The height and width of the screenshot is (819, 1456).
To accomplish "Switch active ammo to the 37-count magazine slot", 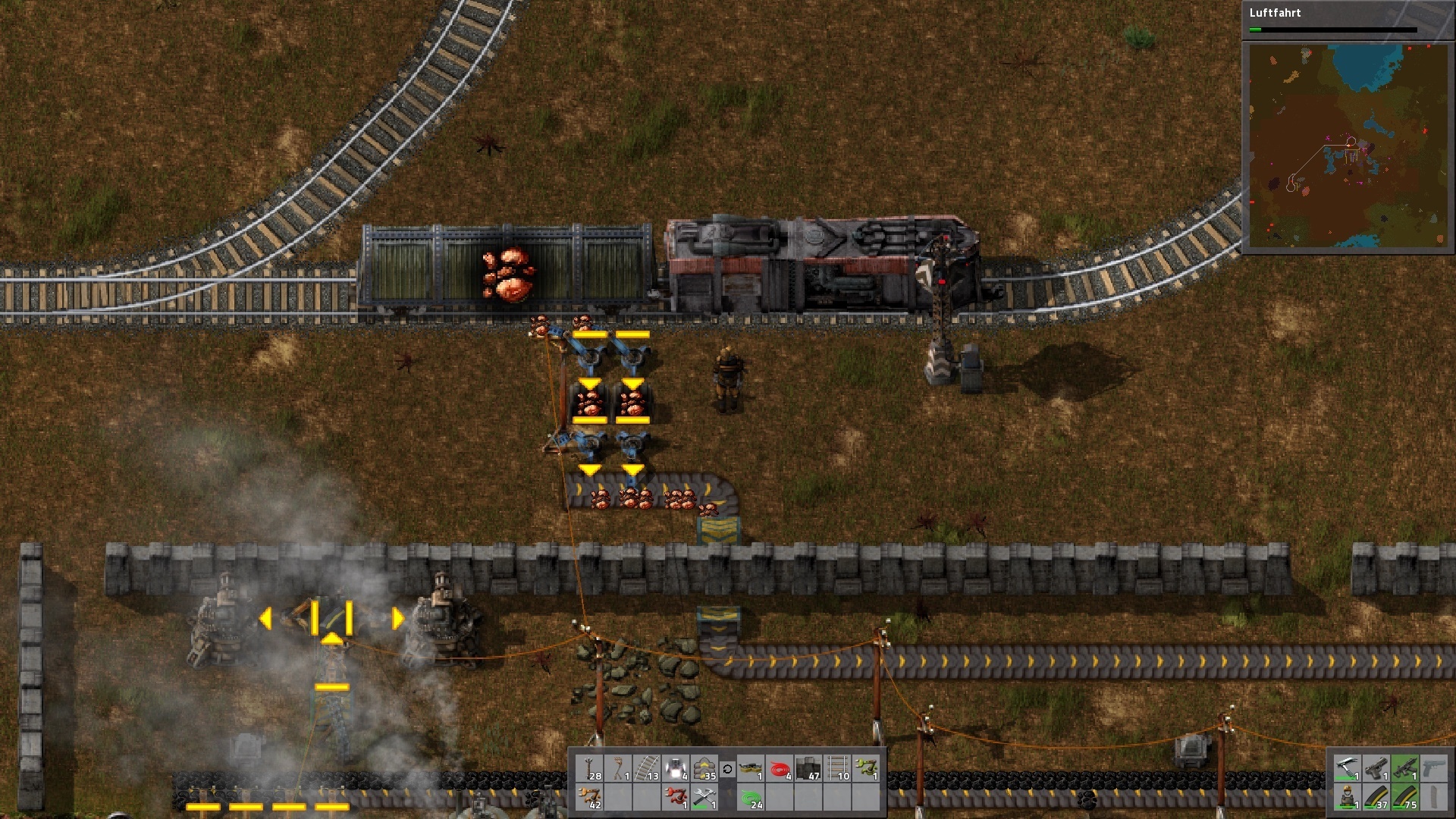I will 1376,797.
